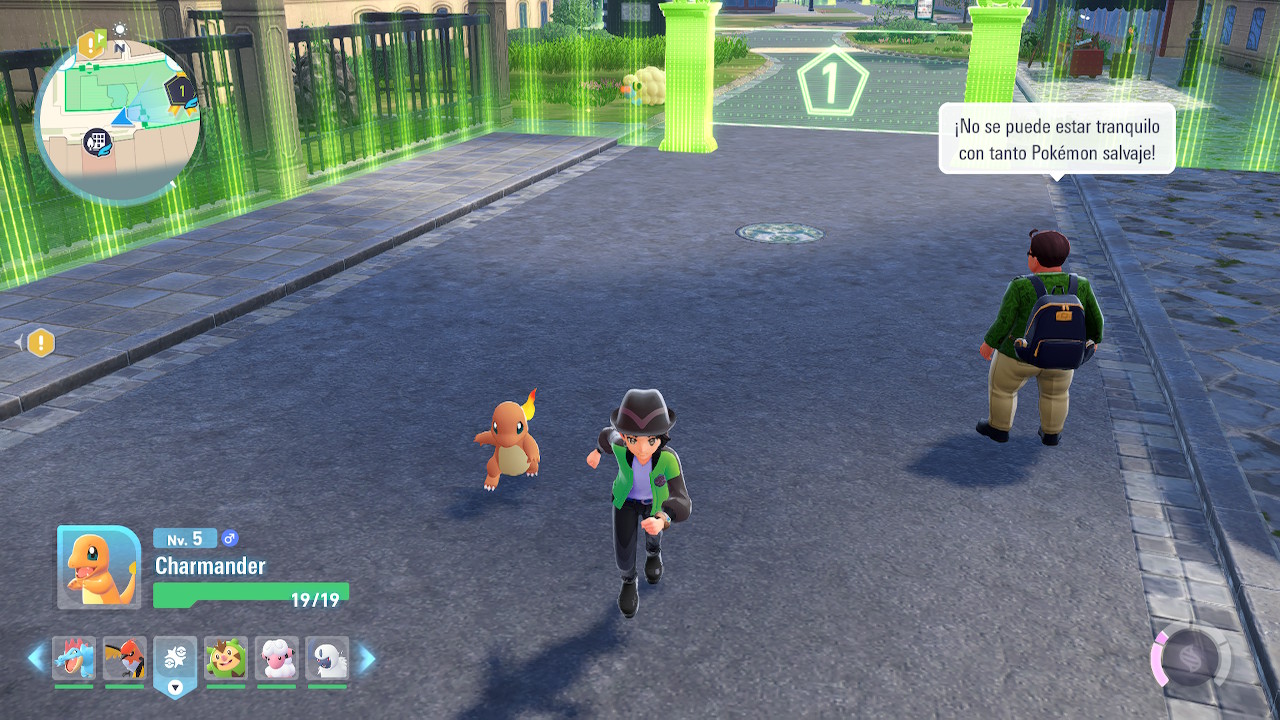1280x720 pixels.
Task: Select the Wild Zone 1 badge marker on minimap
Action: pyautogui.click(x=180, y=91)
